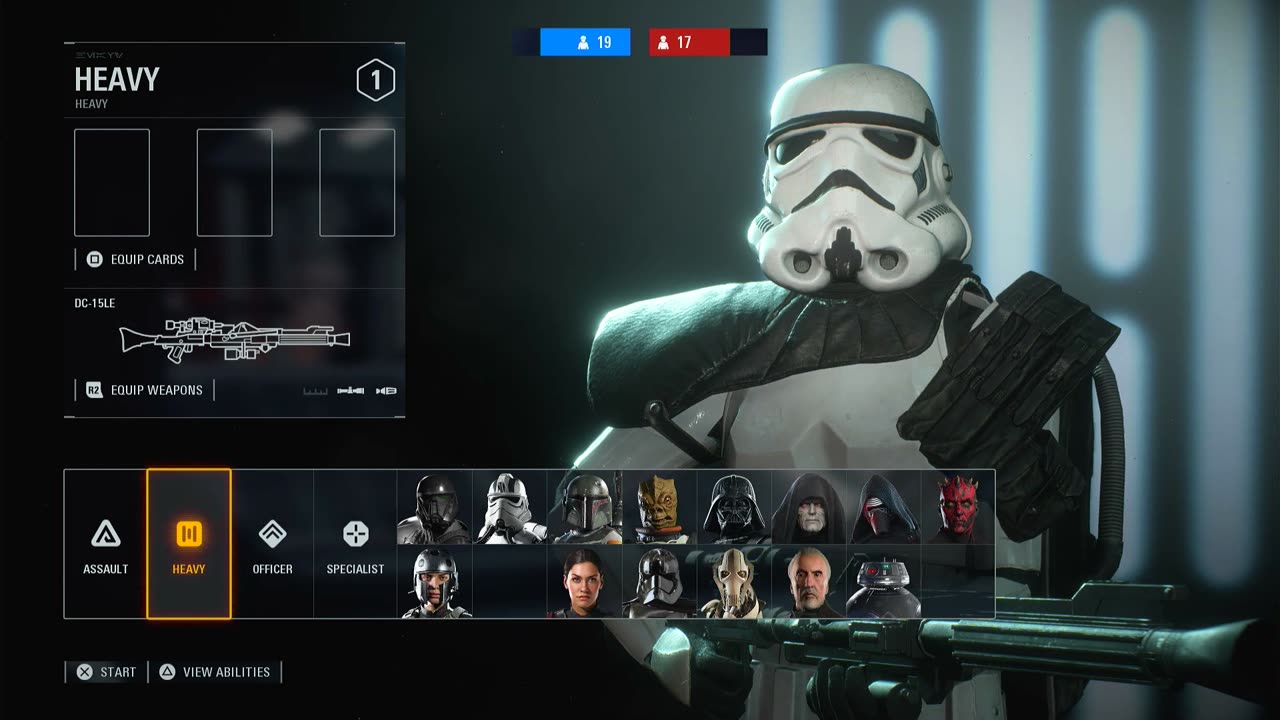Pick Captain Phasma from the roster
Screen dimensions: 1280x720
click(660, 582)
